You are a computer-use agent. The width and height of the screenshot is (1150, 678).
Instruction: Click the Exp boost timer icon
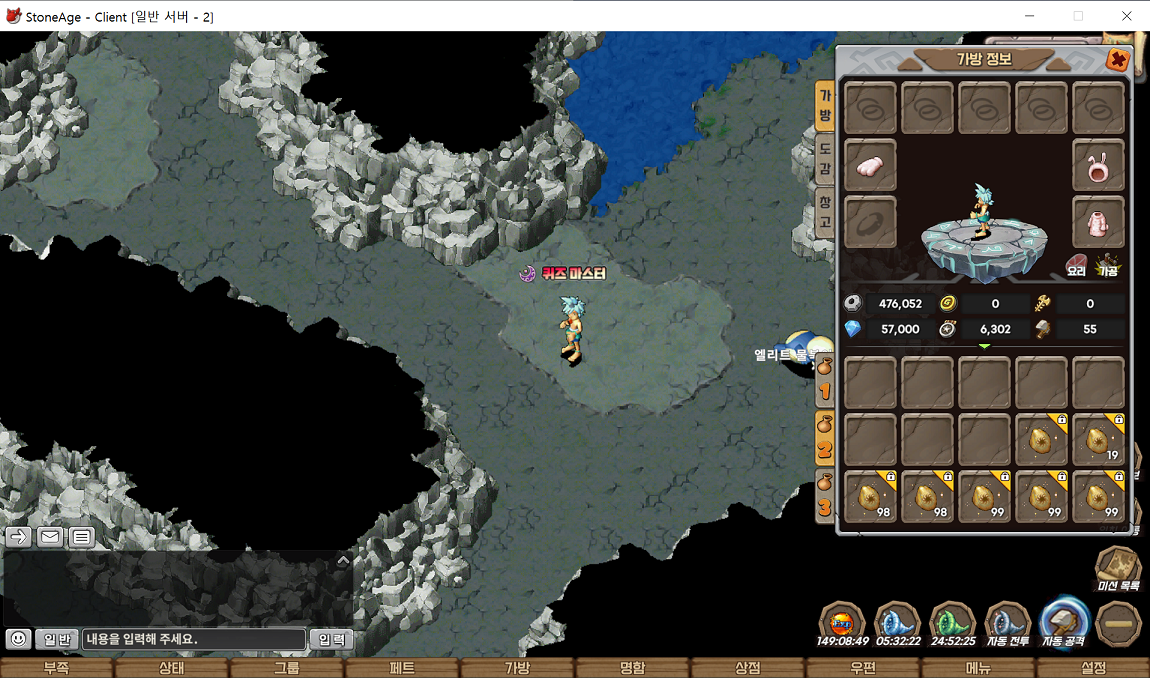pyautogui.click(x=841, y=623)
